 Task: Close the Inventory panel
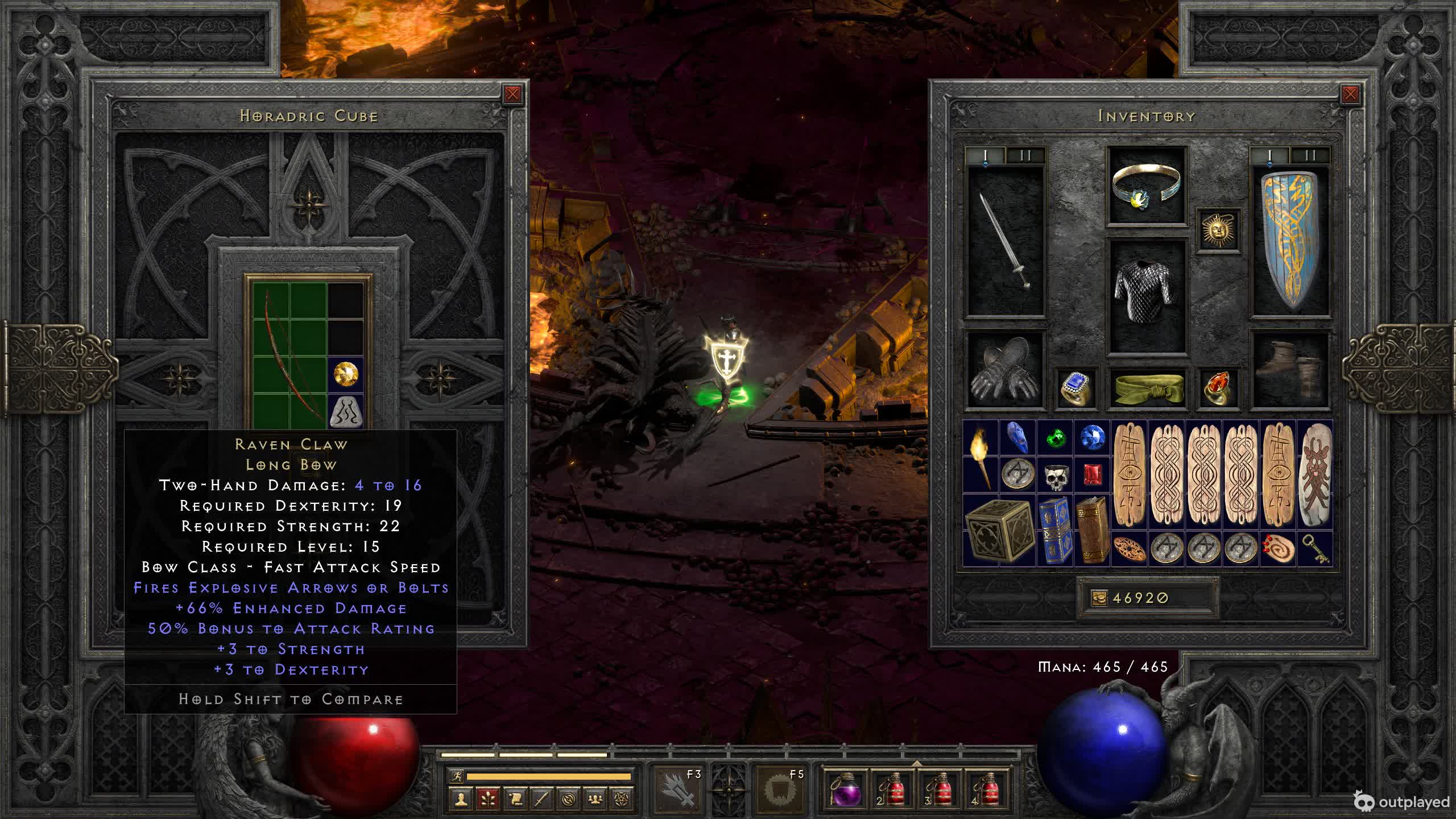coord(1350,94)
